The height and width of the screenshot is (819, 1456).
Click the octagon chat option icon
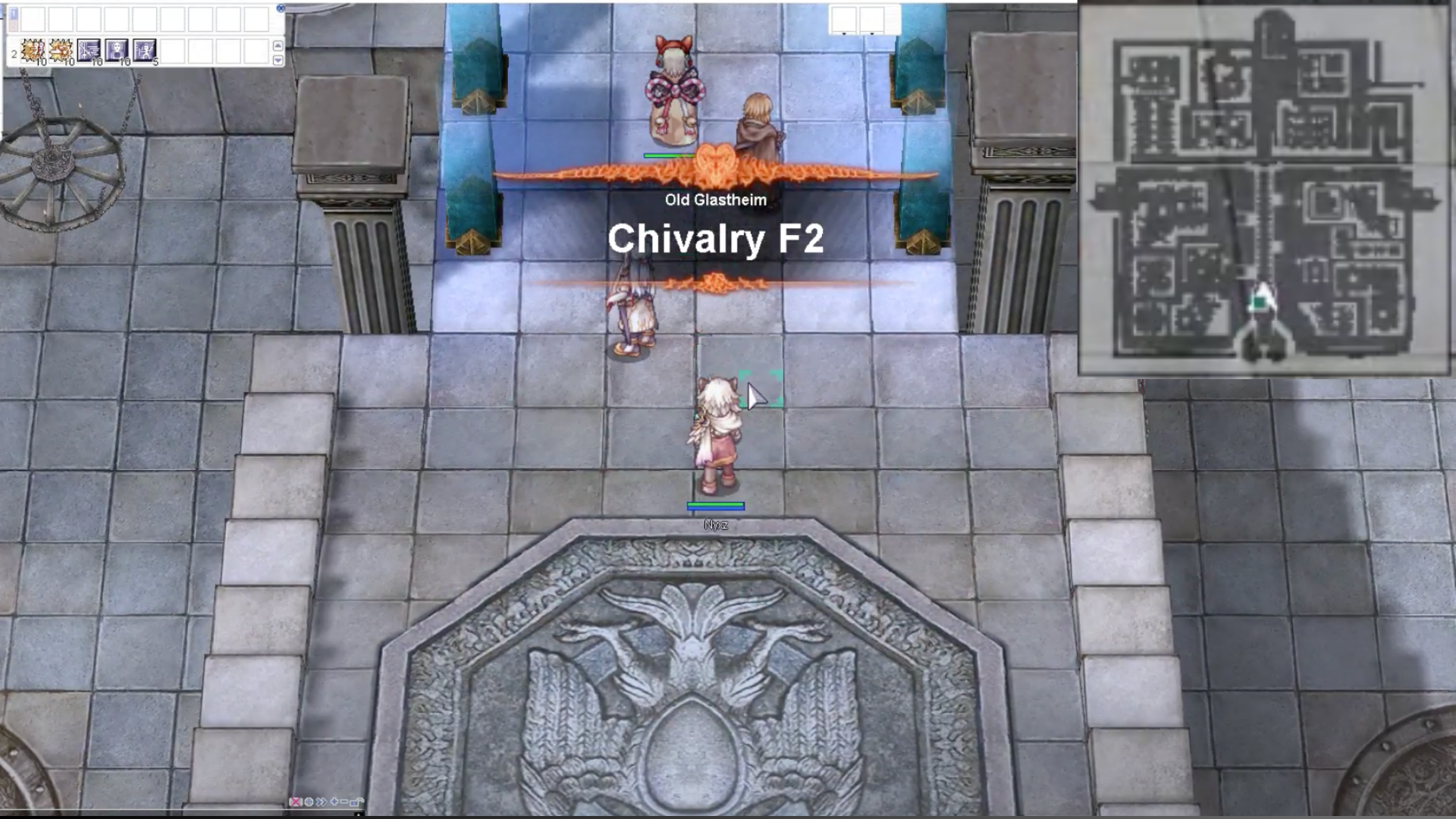(x=309, y=802)
